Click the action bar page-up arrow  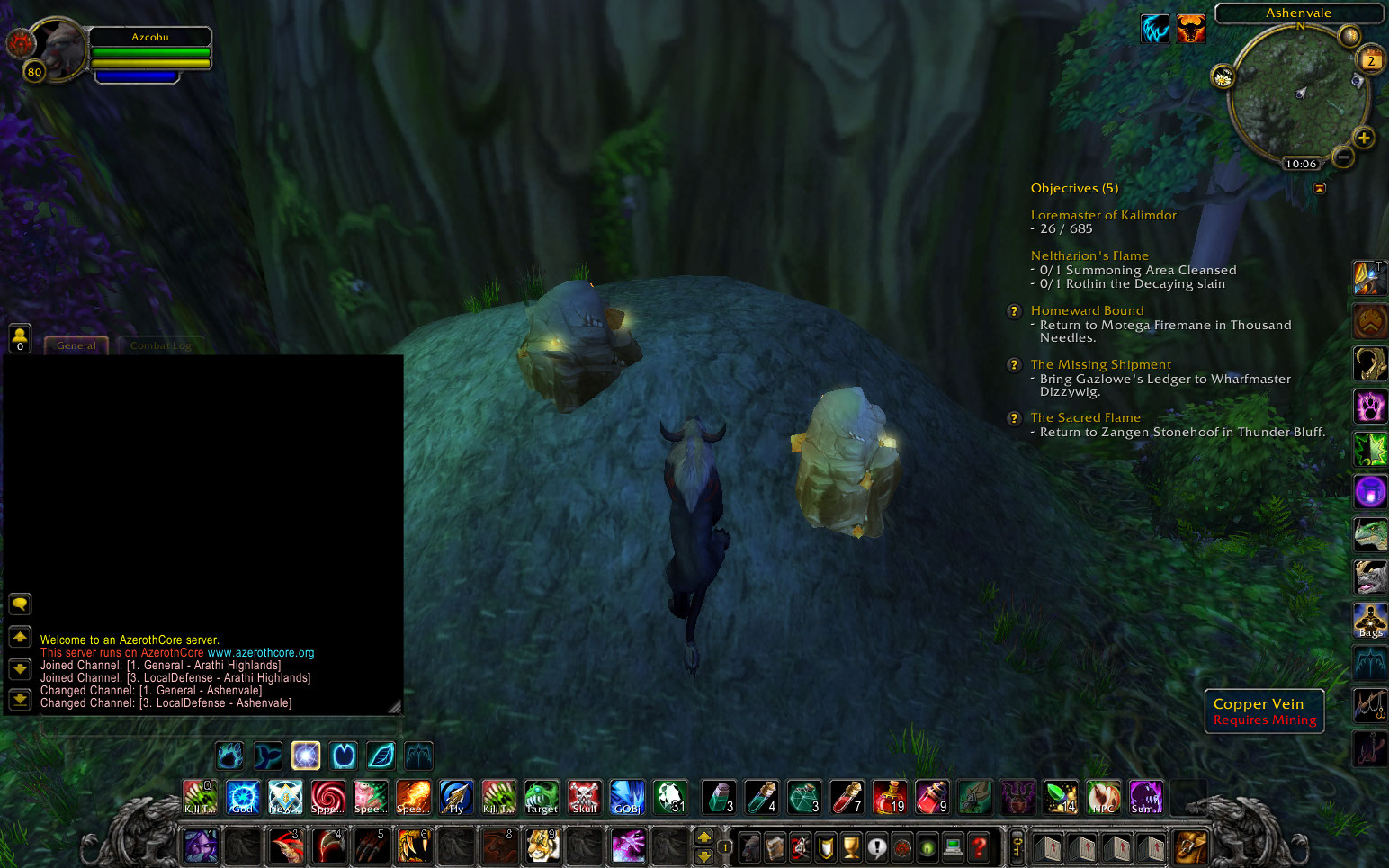click(x=704, y=837)
